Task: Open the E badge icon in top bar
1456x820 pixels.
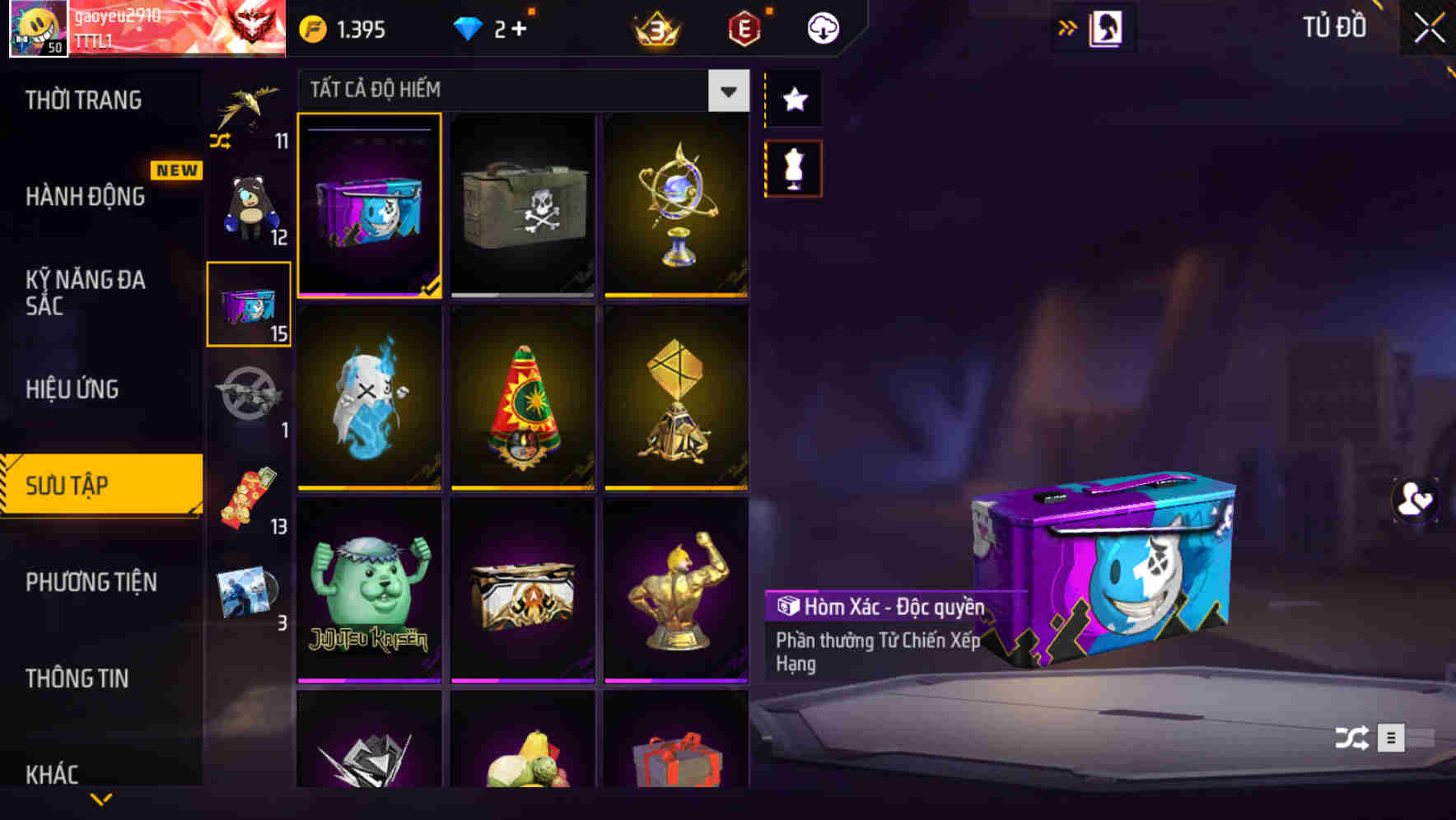Action: (743, 27)
